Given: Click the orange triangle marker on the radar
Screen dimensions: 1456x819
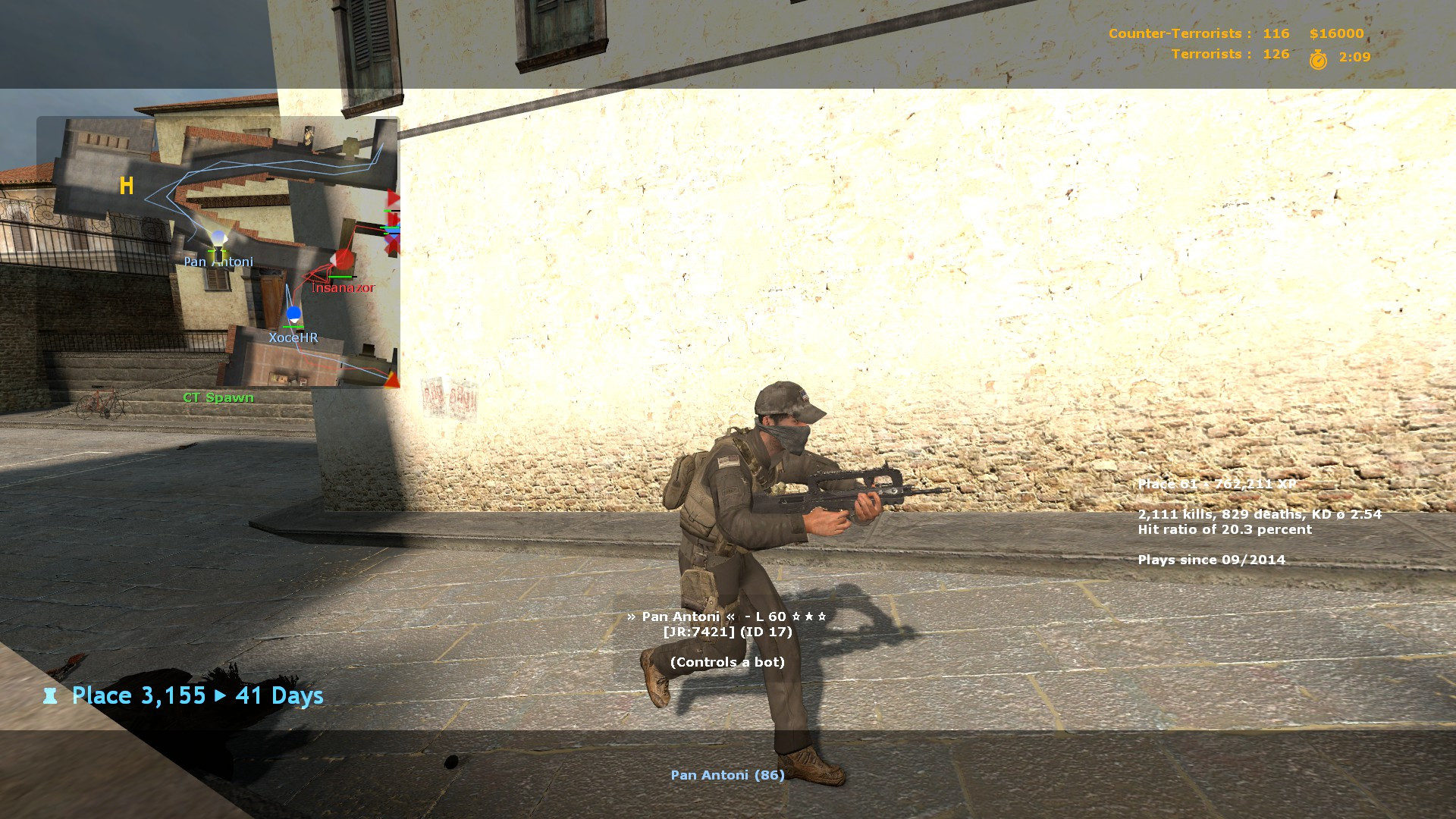Looking at the screenshot, I should tap(391, 380).
